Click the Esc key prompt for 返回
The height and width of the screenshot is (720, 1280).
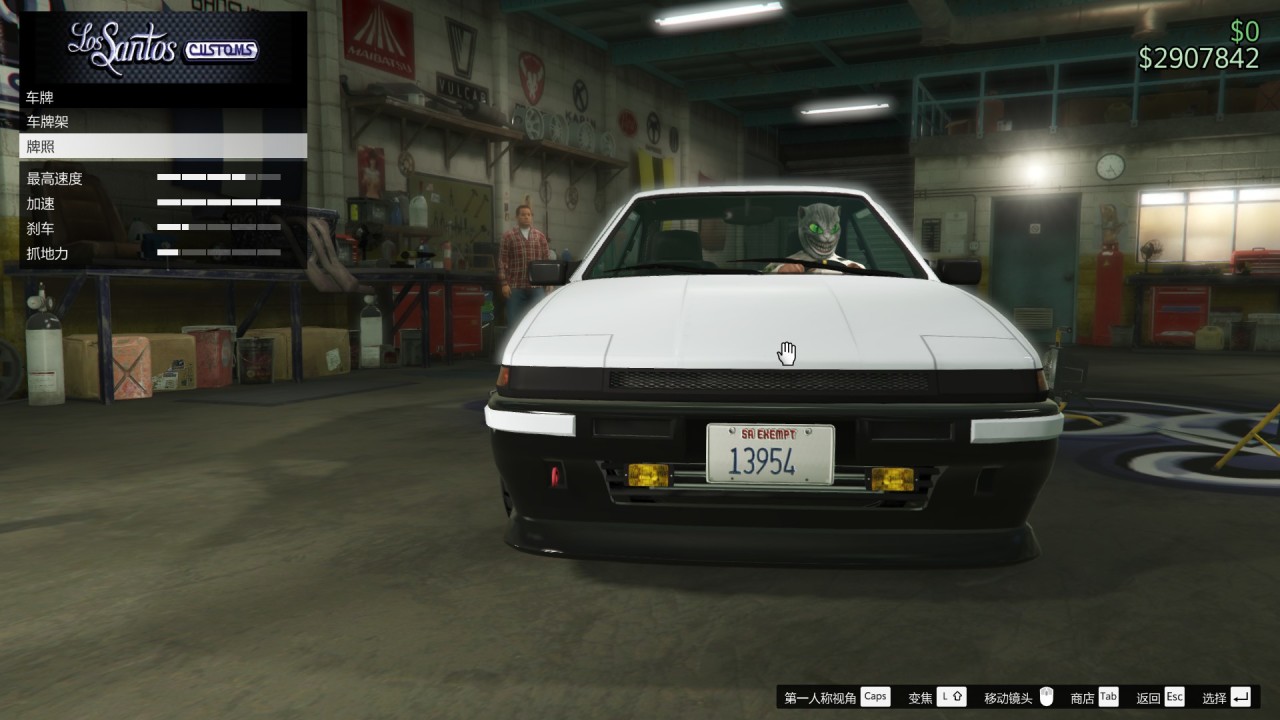1173,696
